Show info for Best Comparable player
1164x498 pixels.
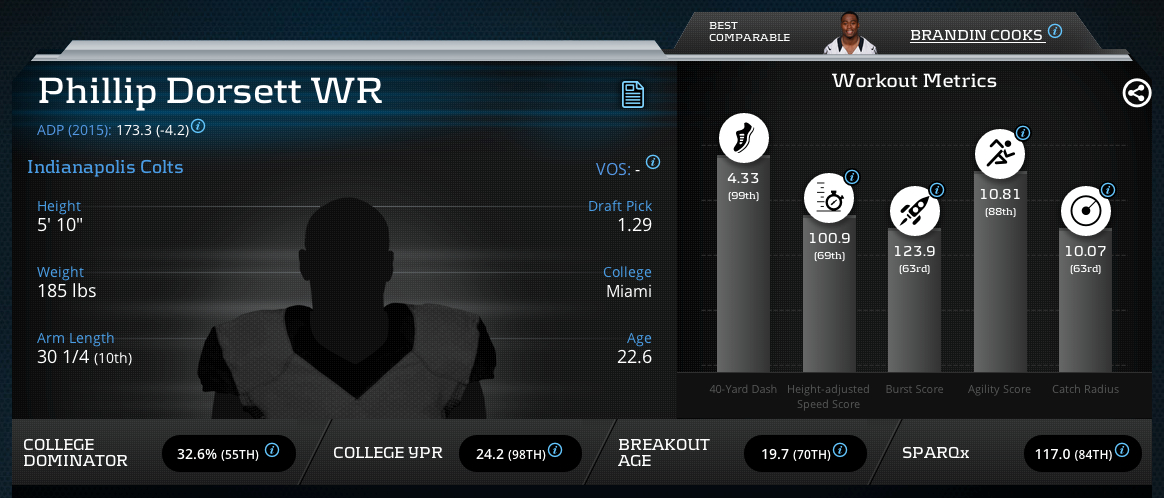click(1055, 32)
